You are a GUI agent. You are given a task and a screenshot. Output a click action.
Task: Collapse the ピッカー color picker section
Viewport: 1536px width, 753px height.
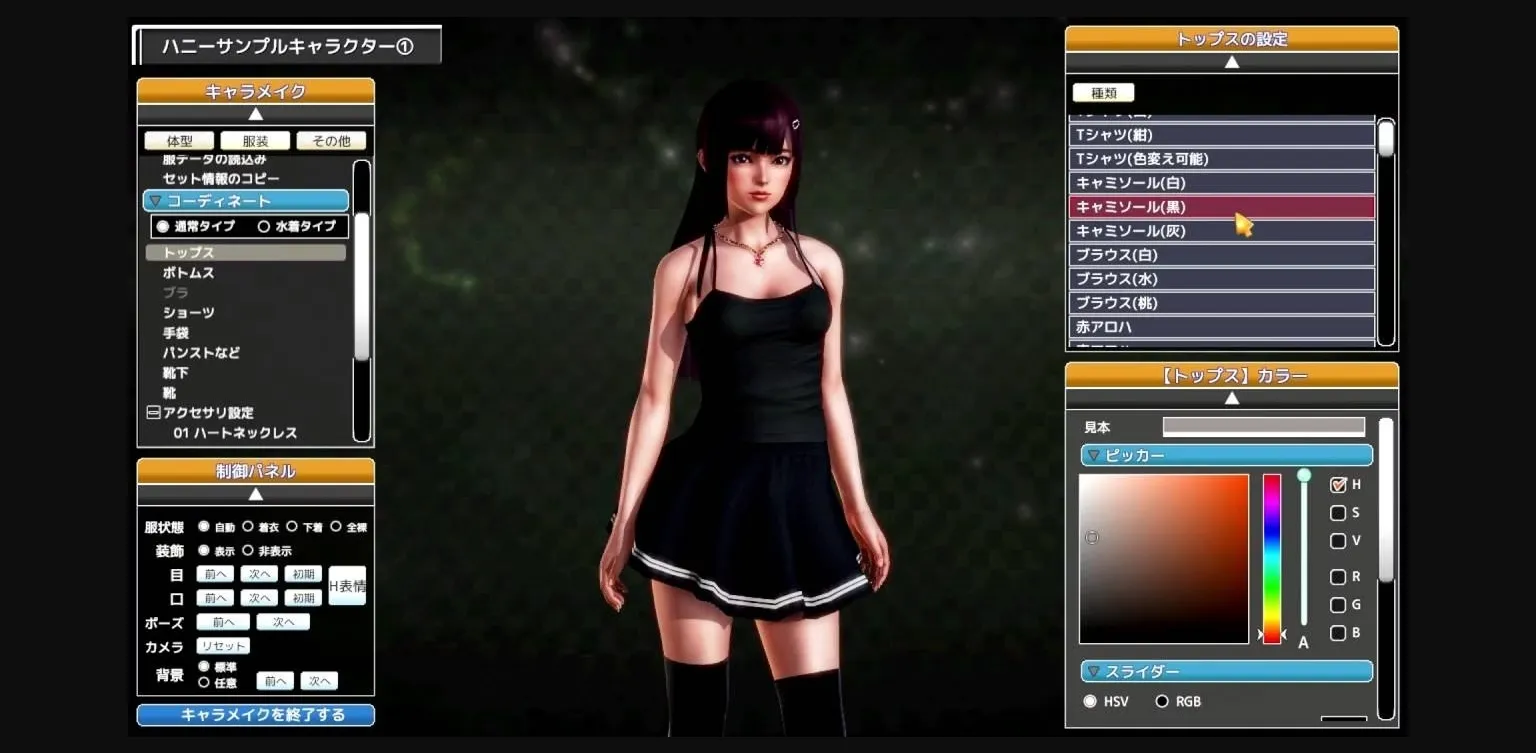pyautogui.click(x=1093, y=455)
